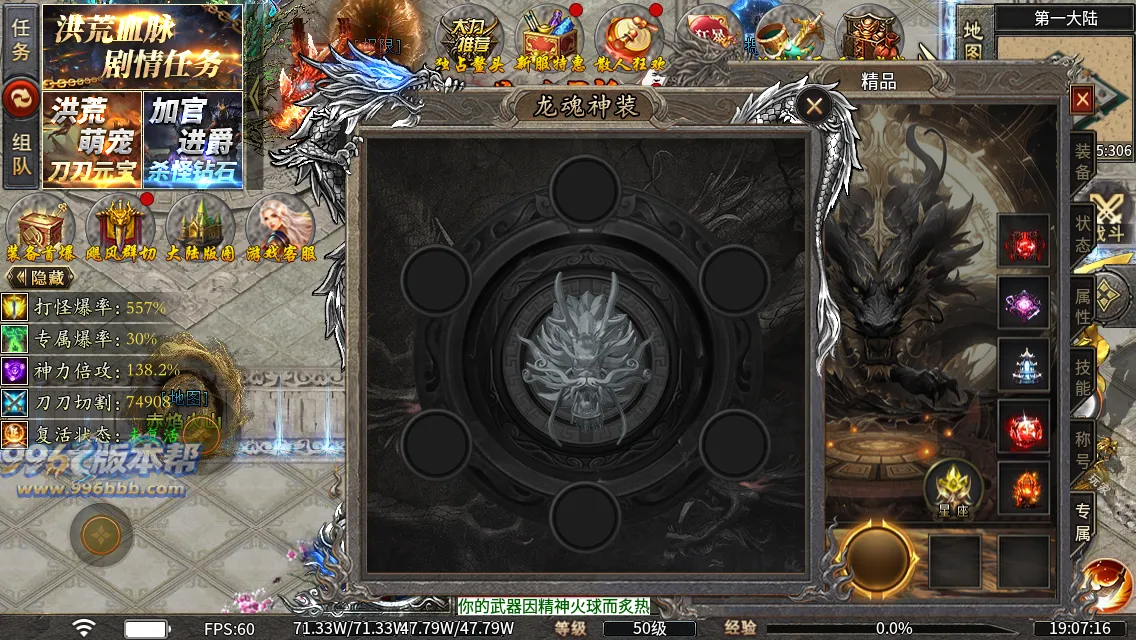Select the blue pagoda item slot
Viewport: 1136px width, 640px height.
(1024, 364)
